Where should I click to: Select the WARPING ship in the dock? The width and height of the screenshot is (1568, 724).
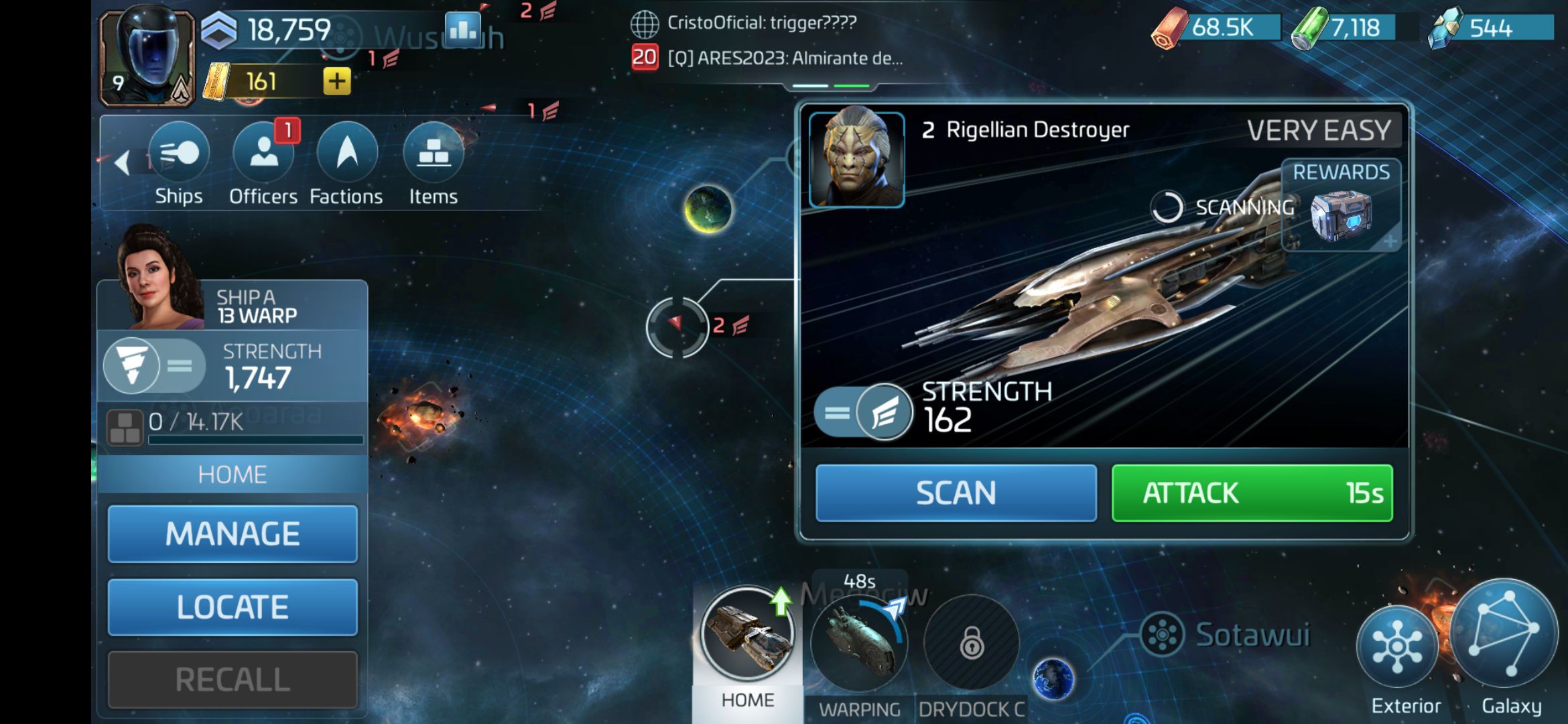(860, 640)
